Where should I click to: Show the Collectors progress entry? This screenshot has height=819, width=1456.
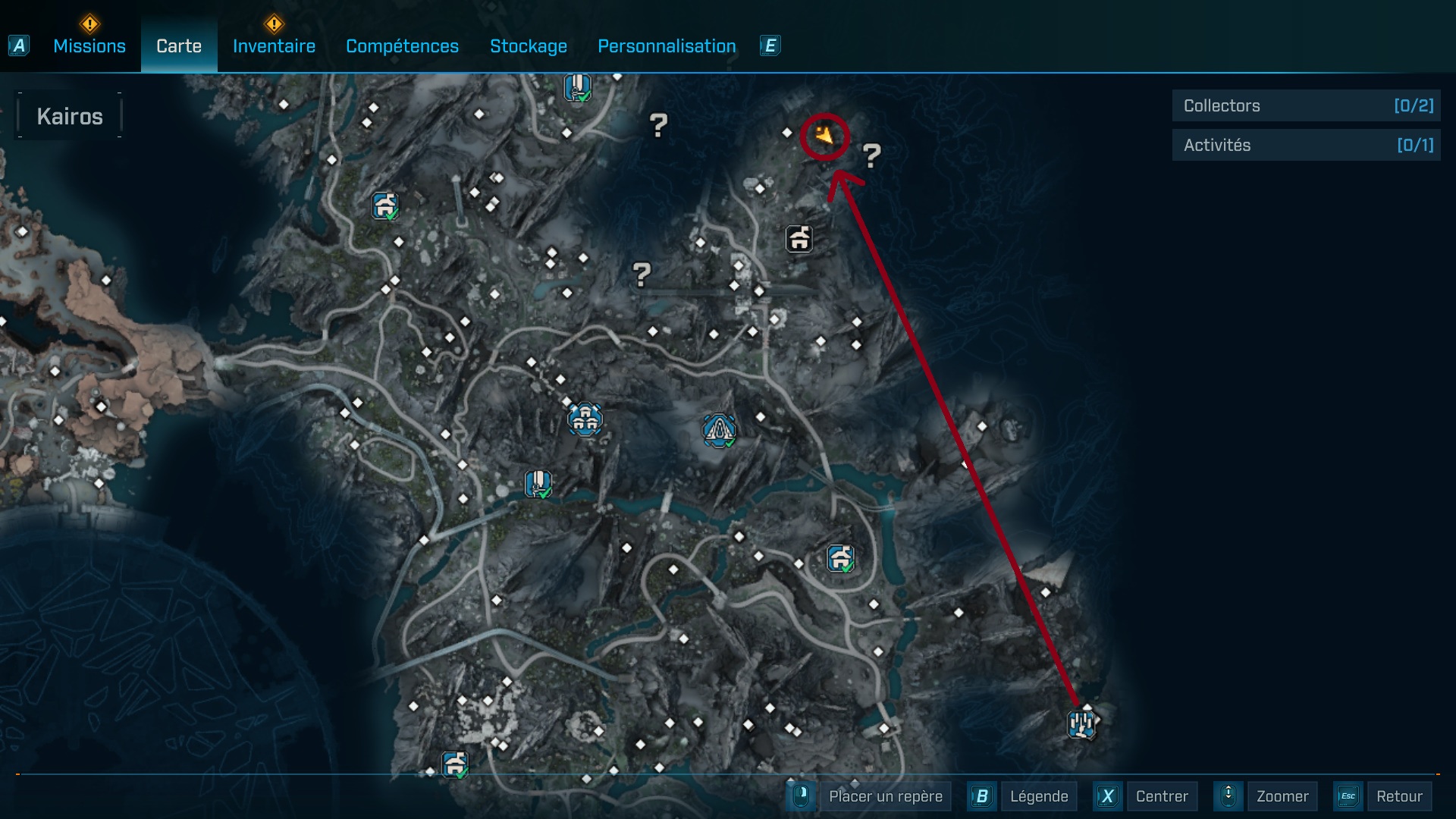1306,106
